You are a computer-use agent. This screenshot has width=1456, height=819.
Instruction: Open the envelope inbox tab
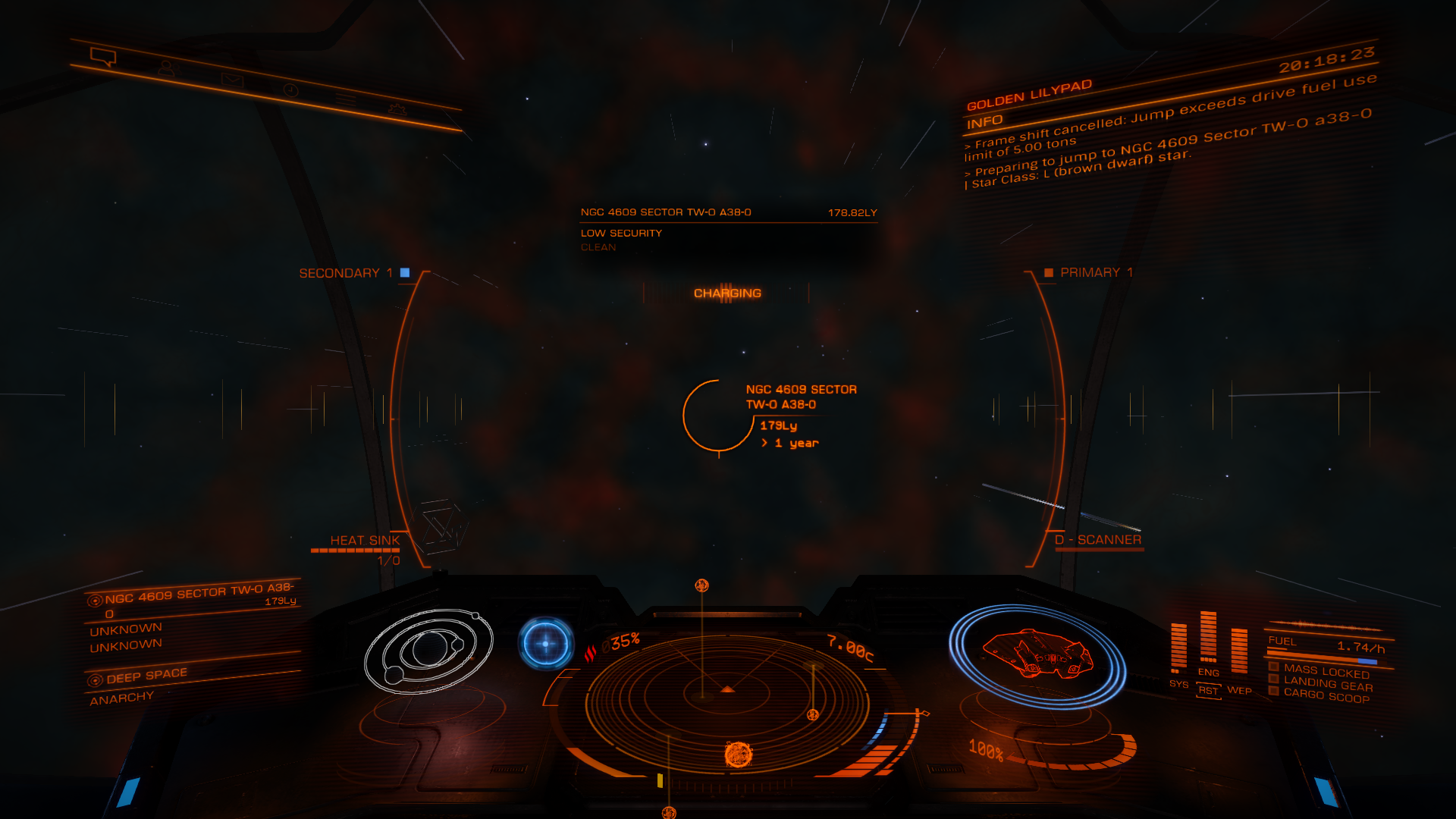[232, 80]
